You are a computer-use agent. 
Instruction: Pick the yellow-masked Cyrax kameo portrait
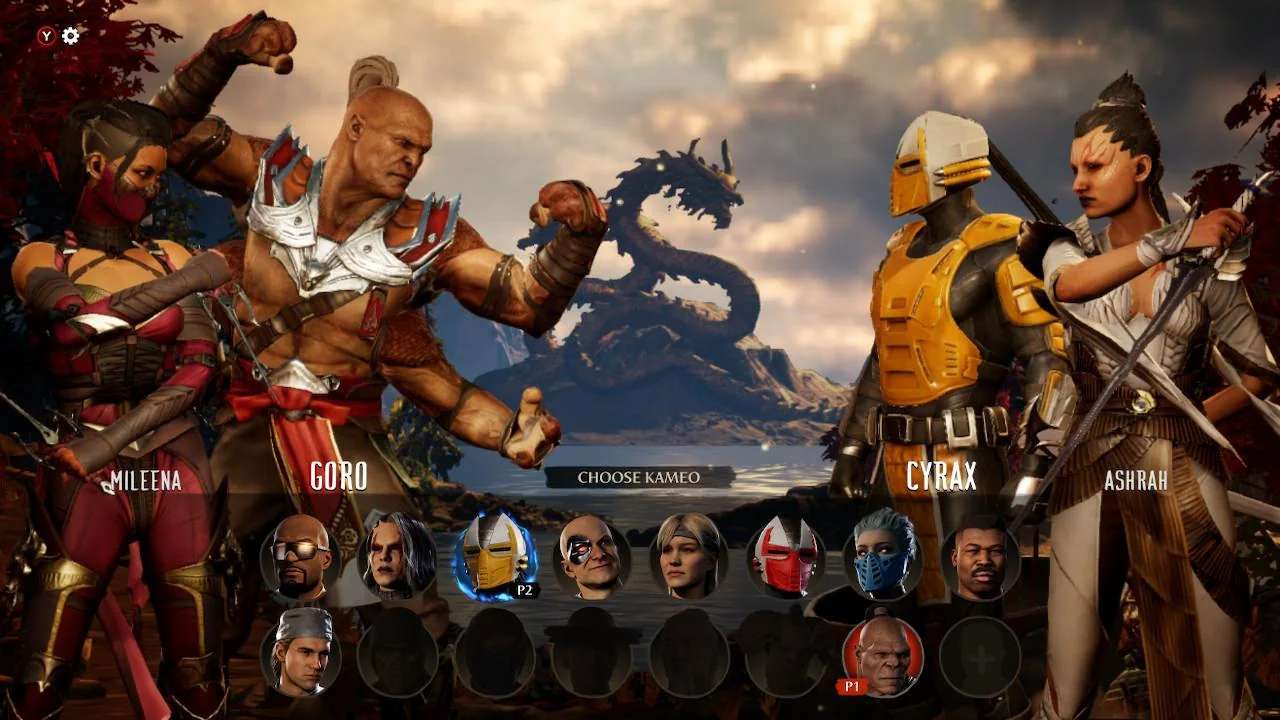coord(495,556)
